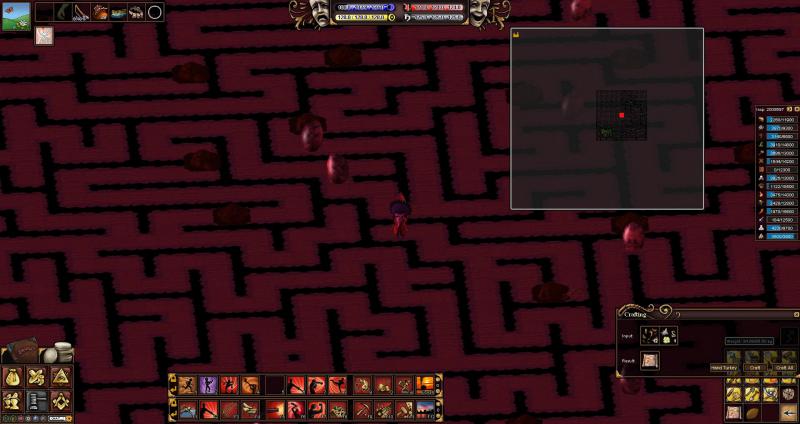Click the landscape portrait icon
This screenshot has width=800, height=424.
pos(14,16)
